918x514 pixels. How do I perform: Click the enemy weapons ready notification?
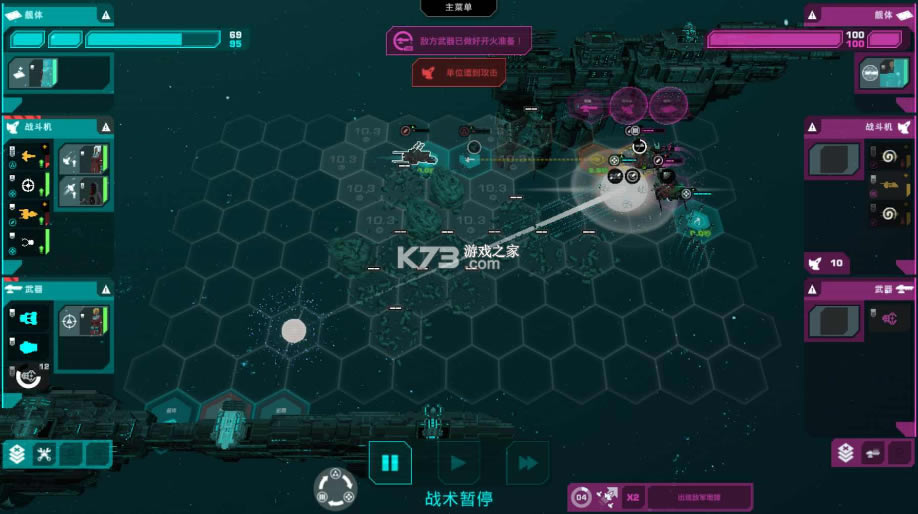coord(459,41)
